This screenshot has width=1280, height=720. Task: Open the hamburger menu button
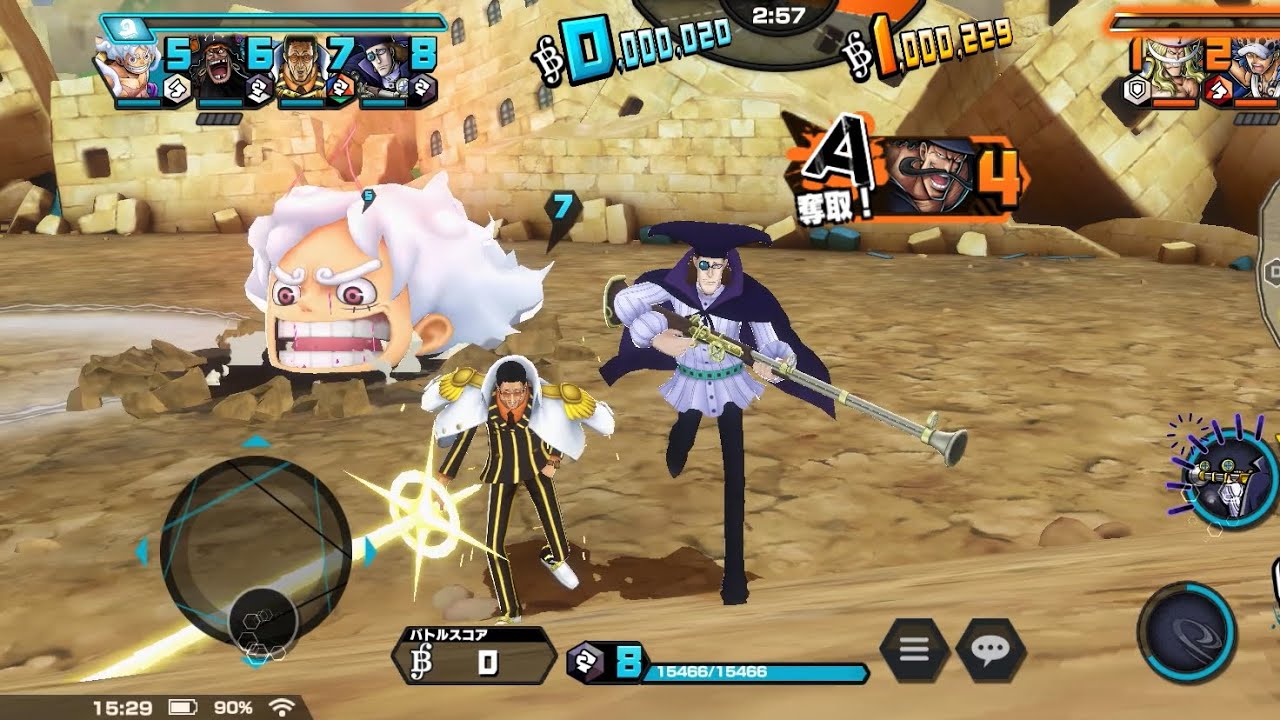coord(914,651)
